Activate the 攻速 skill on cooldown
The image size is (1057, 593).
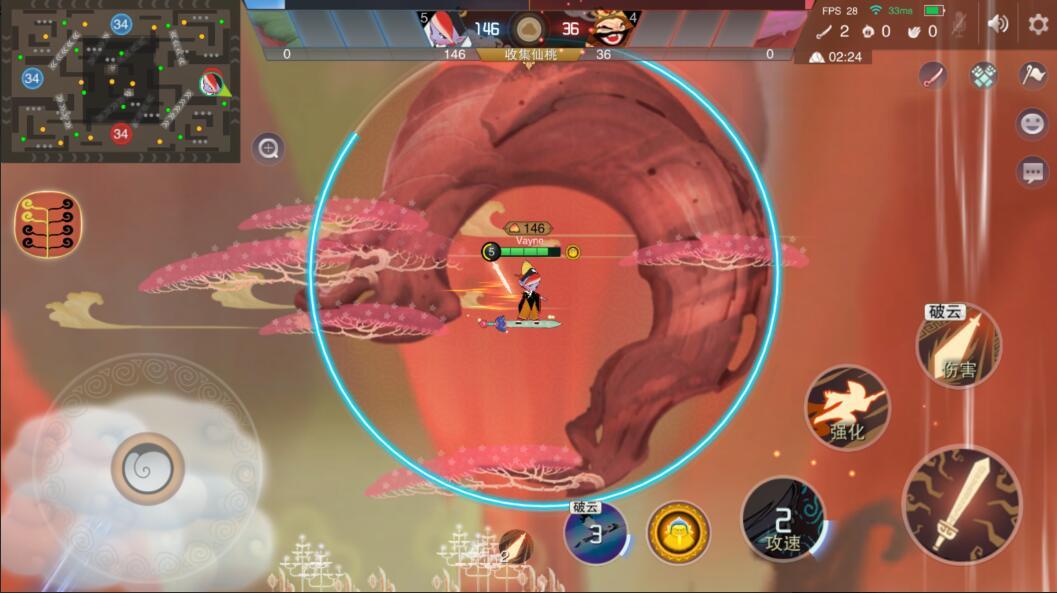(783, 519)
